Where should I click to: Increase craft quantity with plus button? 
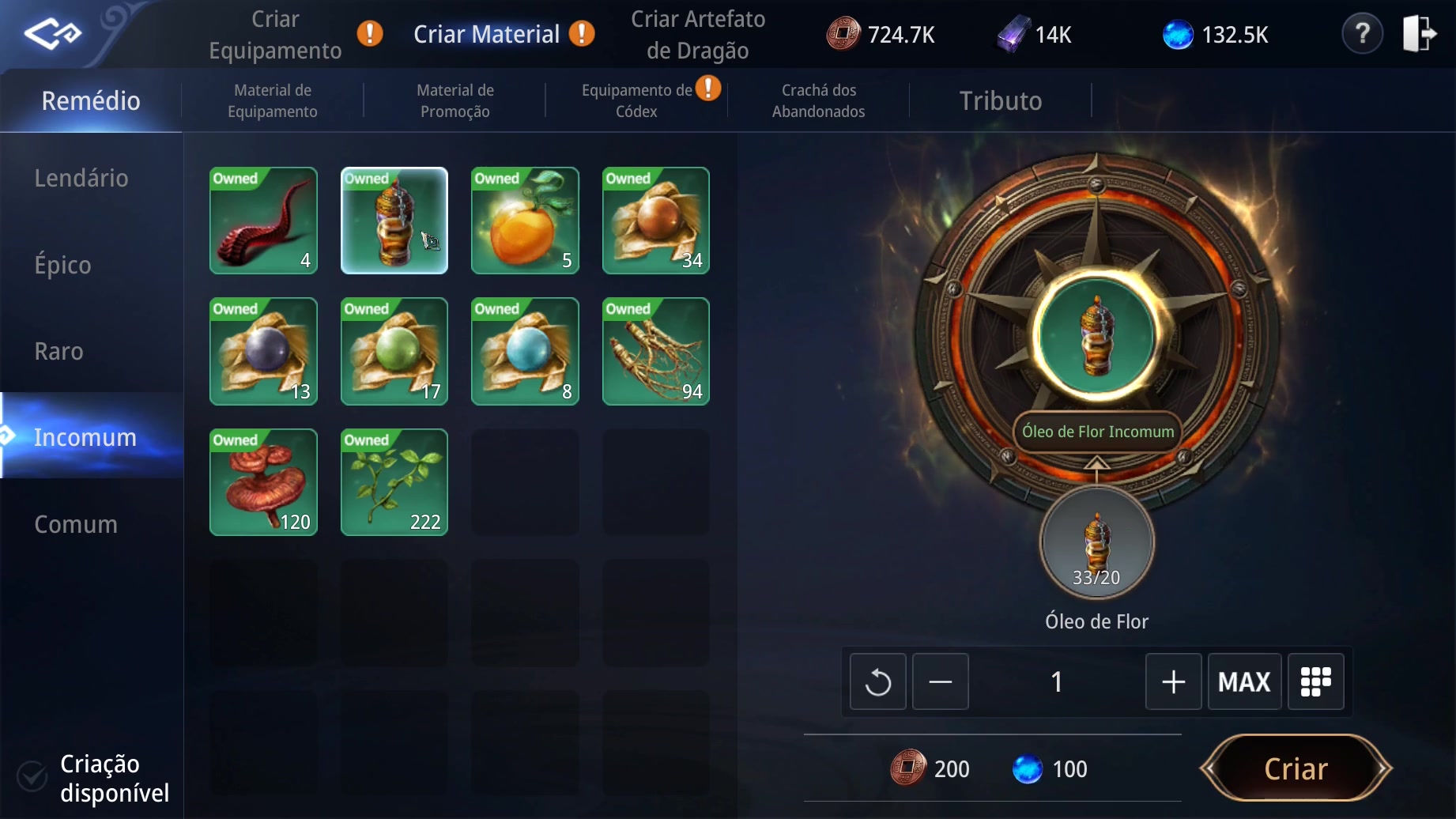1173,681
